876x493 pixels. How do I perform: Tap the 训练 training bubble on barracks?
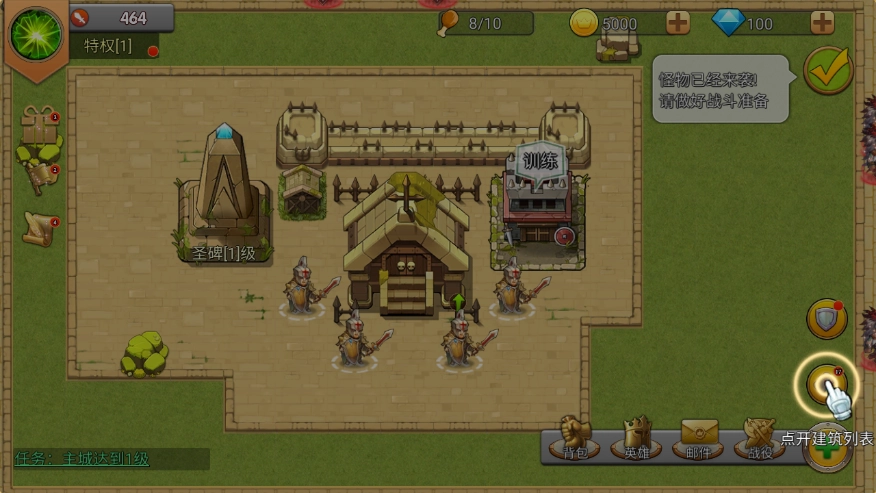pyautogui.click(x=540, y=161)
